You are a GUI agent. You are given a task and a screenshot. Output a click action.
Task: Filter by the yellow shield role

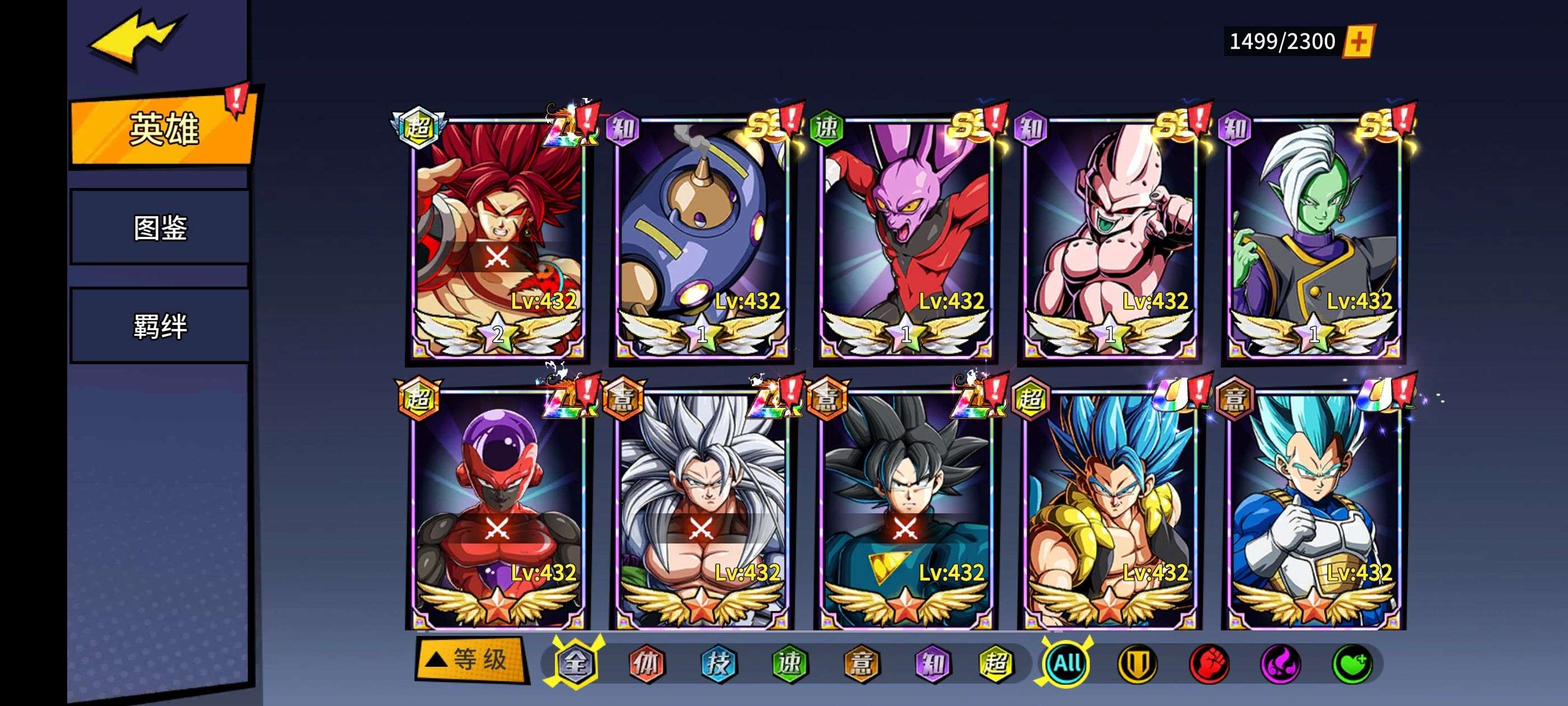pyautogui.click(x=1138, y=663)
